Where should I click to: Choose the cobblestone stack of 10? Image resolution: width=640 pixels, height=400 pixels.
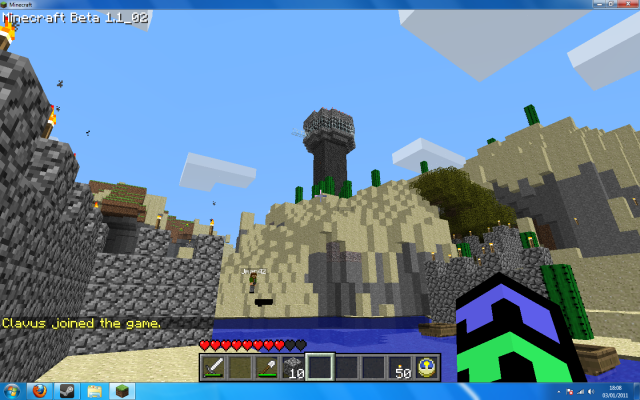(293, 367)
